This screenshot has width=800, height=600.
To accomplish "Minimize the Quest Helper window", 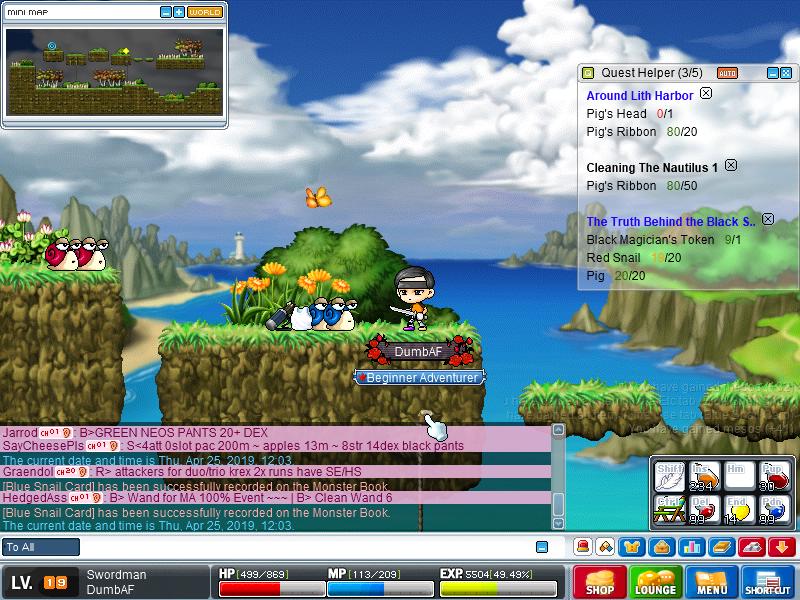I will pyautogui.click(x=772, y=73).
